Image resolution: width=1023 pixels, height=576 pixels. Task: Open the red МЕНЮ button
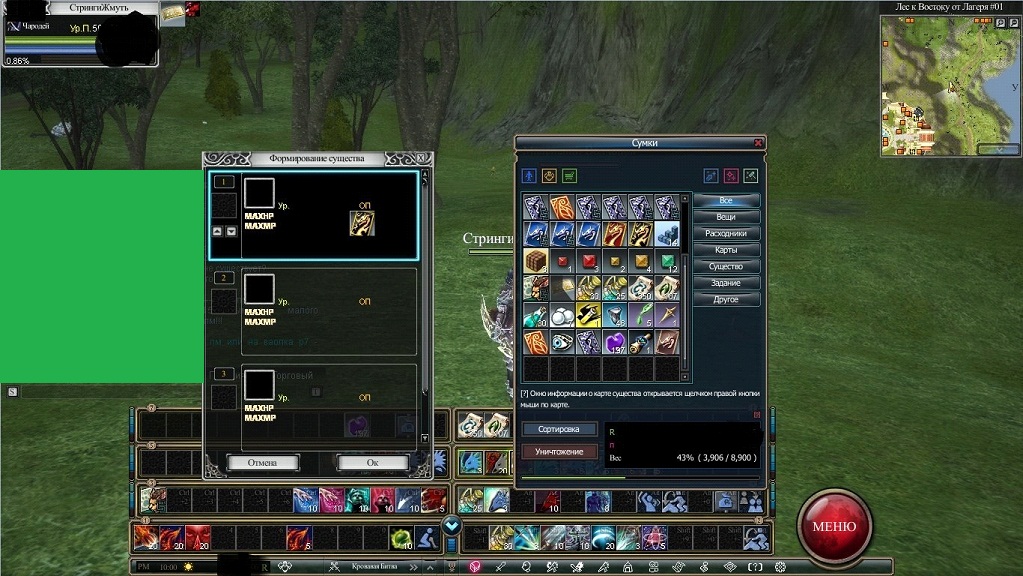(834, 526)
